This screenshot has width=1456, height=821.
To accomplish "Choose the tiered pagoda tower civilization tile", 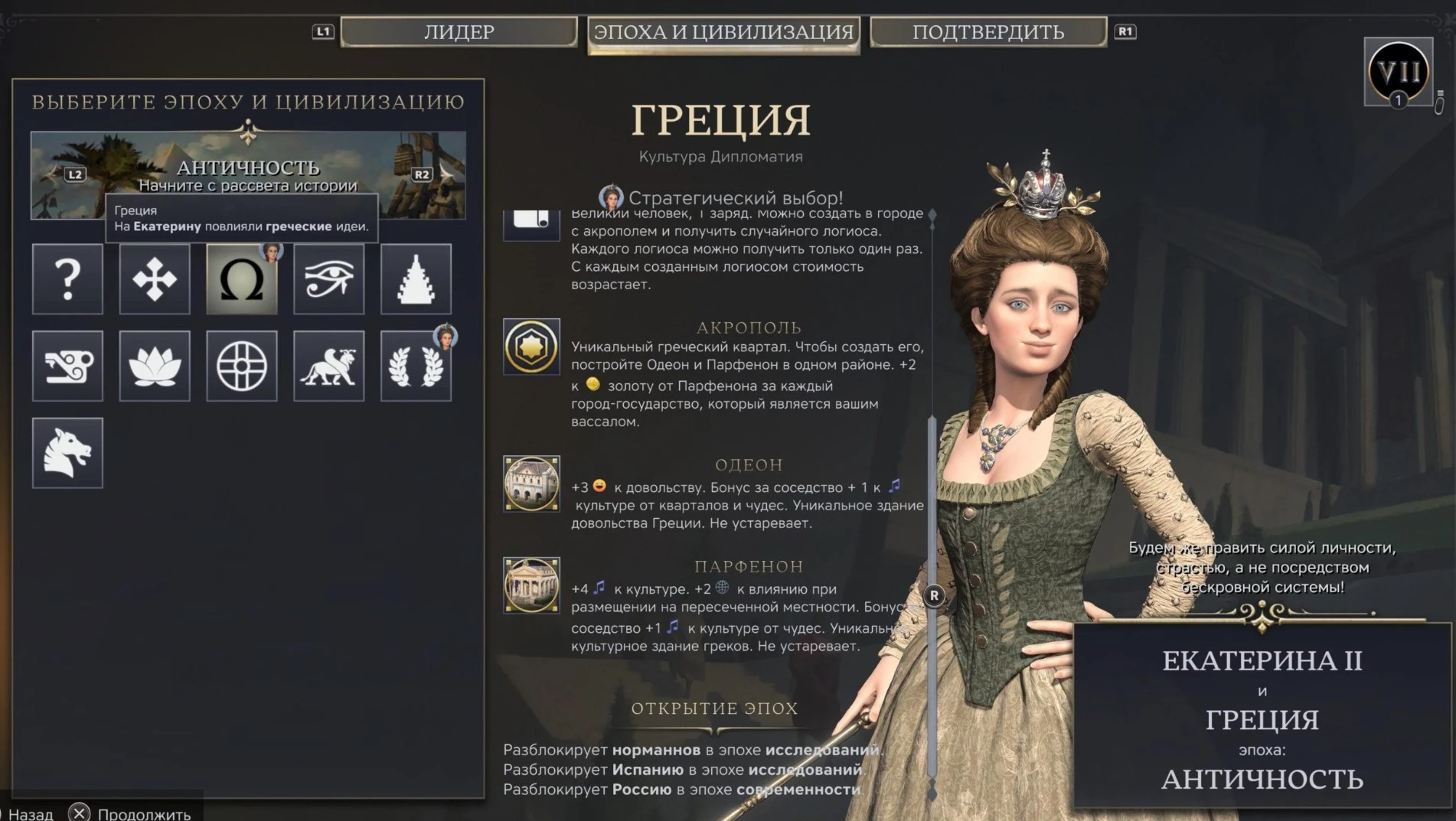I will 416,279.
